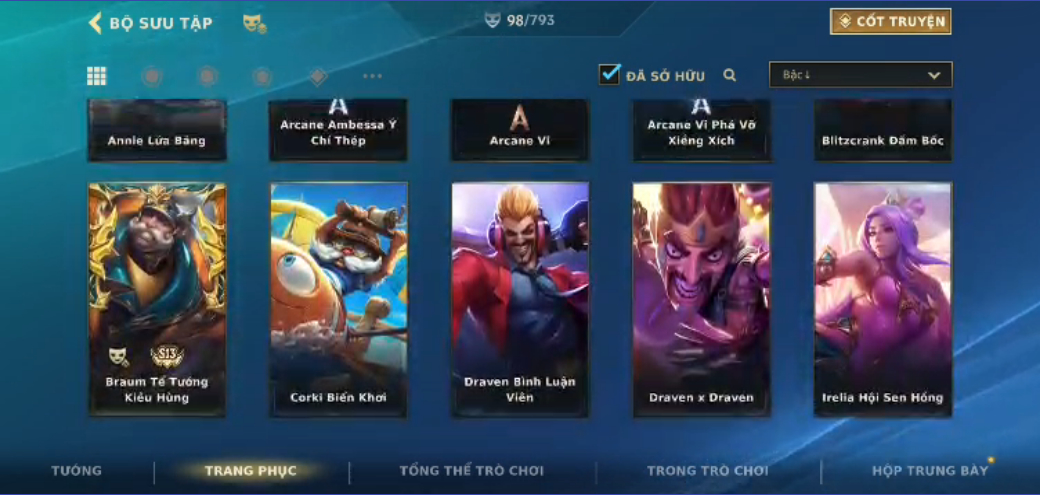1040x495 pixels.
Task: Select Braum Tể Tướng Kiêu Hùng skin
Action: pos(157,298)
